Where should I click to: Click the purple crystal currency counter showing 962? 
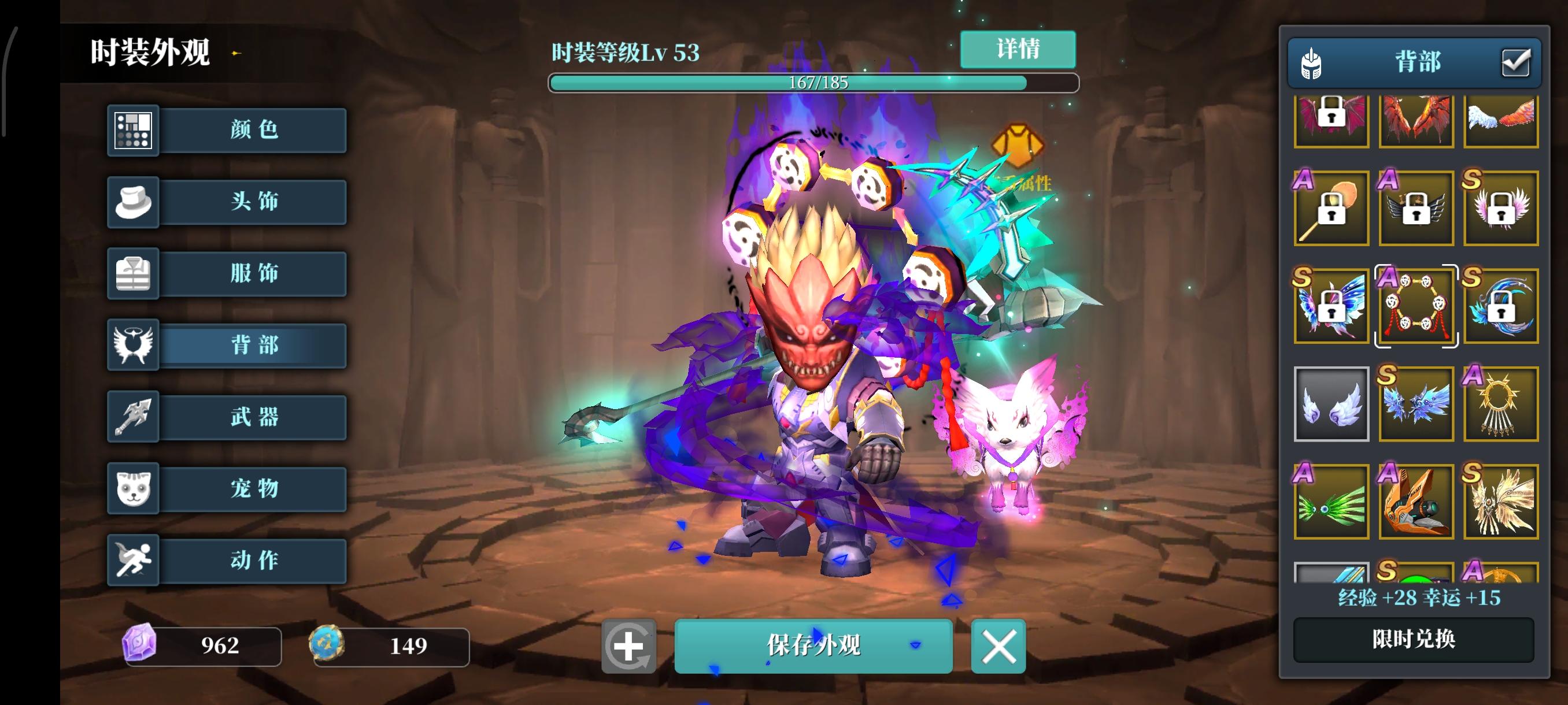pyautogui.click(x=204, y=648)
